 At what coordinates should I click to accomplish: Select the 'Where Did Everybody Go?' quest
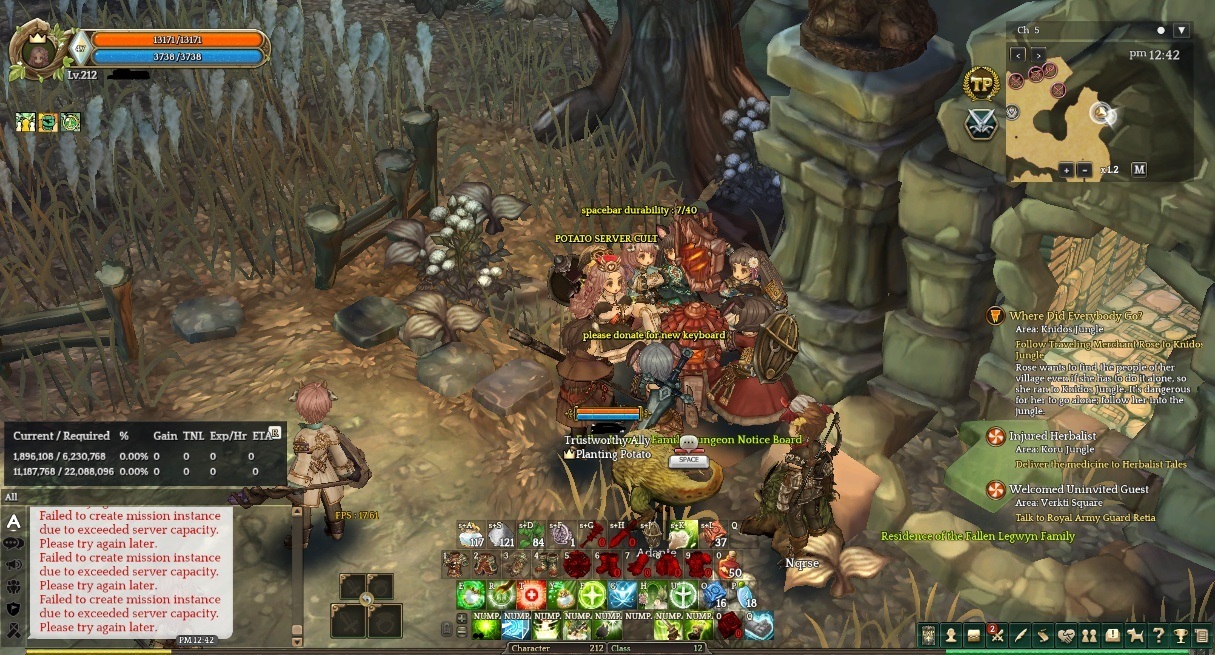[1075, 316]
